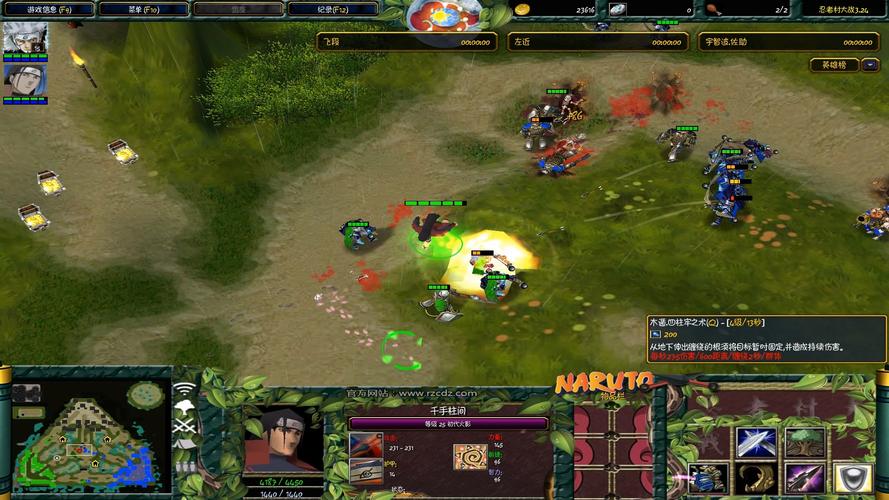Activate the white blade slash ability
The width and height of the screenshot is (889, 500).
(755, 441)
